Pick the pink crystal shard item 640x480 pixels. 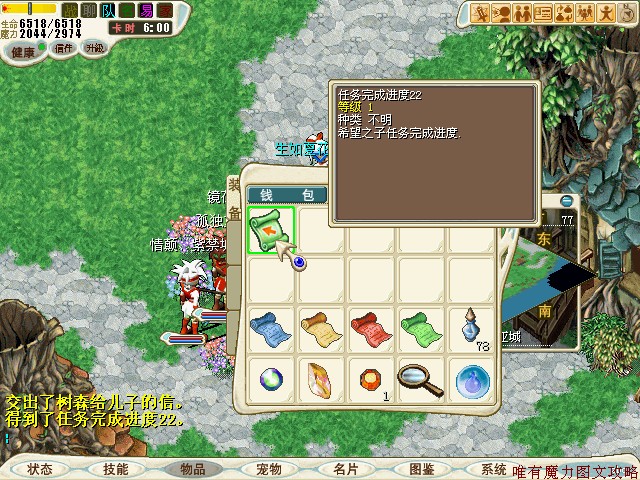(320, 379)
